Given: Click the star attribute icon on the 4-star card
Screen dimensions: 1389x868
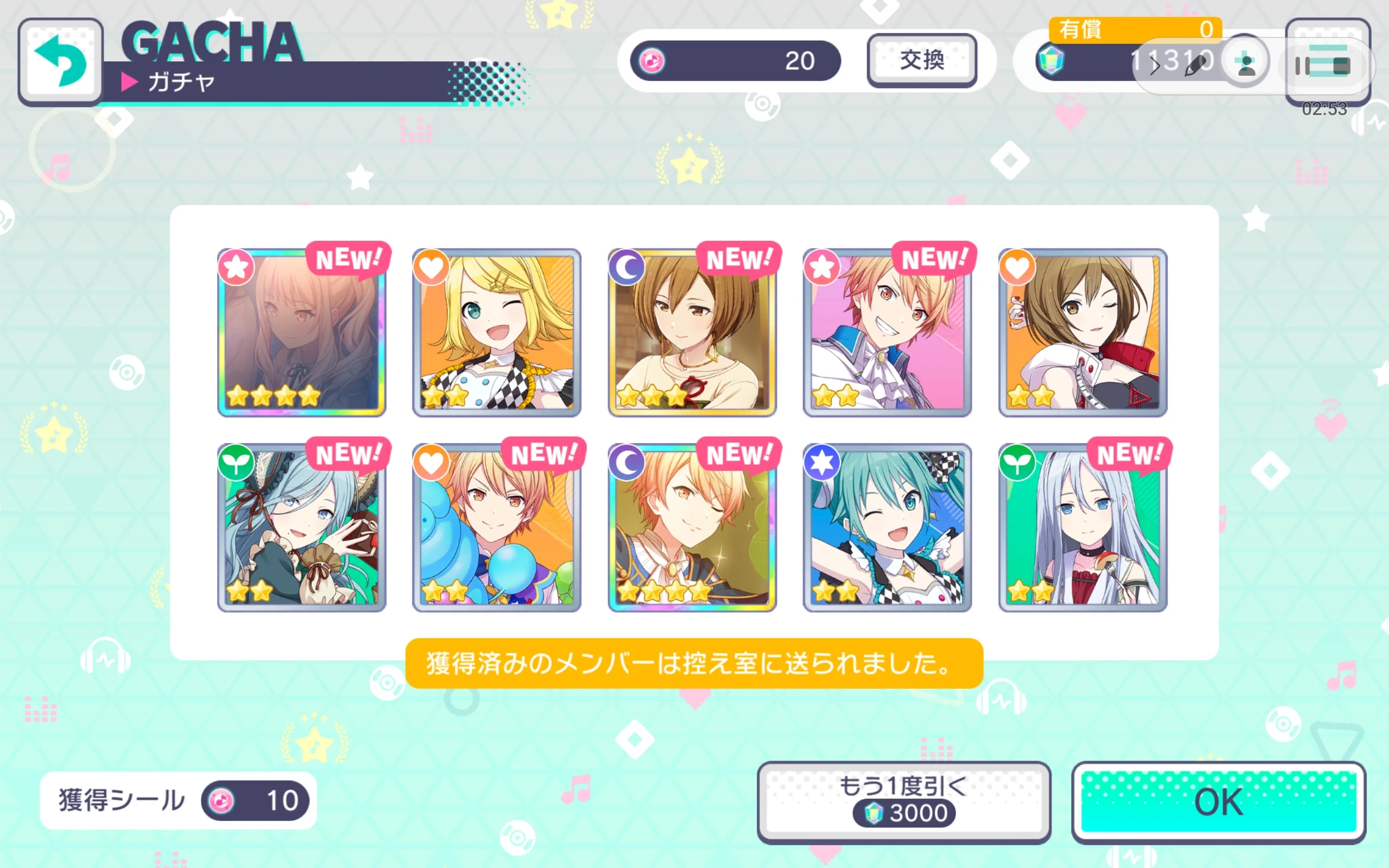Looking at the screenshot, I should point(236,267).
